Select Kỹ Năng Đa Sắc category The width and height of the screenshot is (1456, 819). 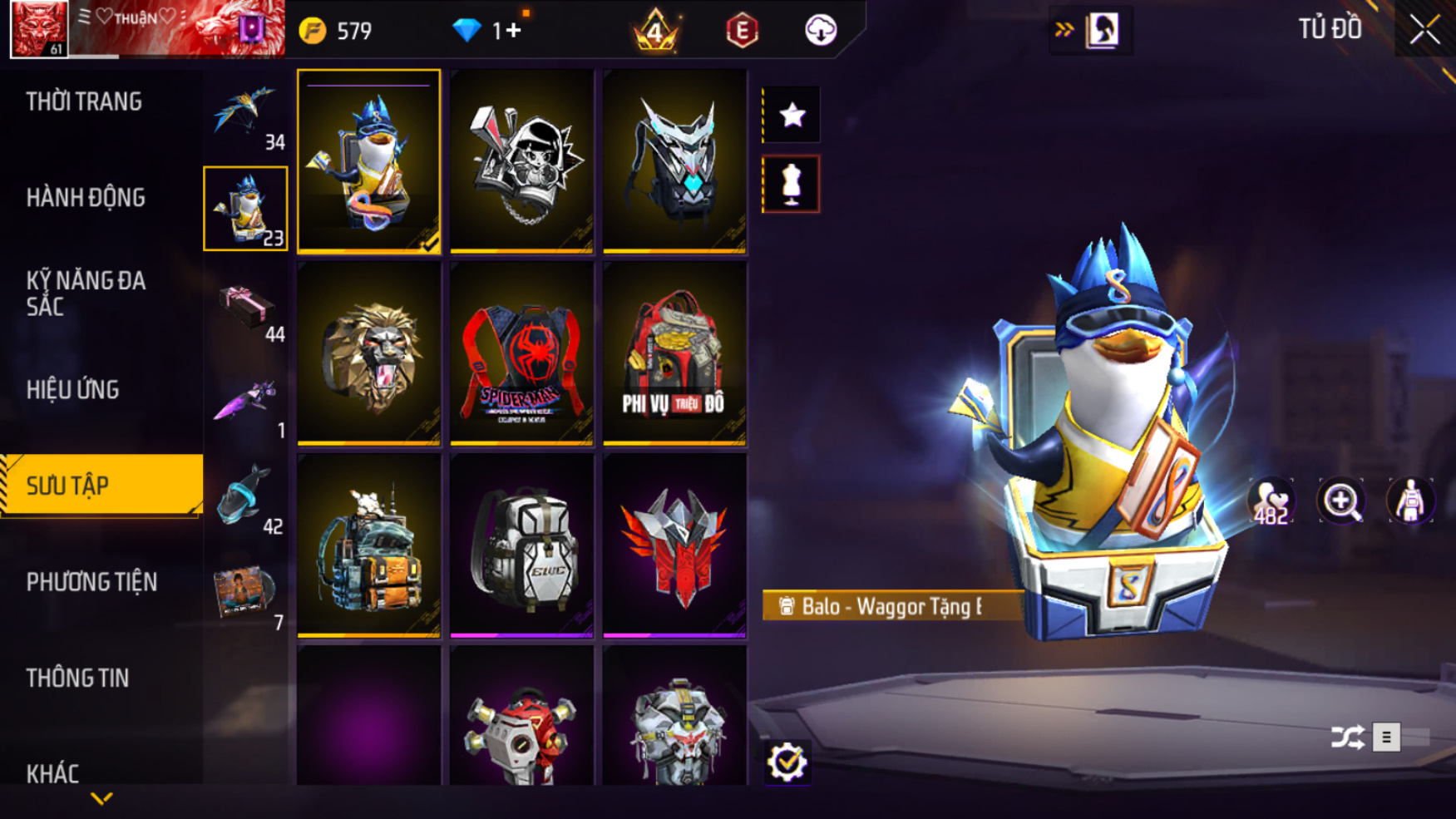pos(86,294)
